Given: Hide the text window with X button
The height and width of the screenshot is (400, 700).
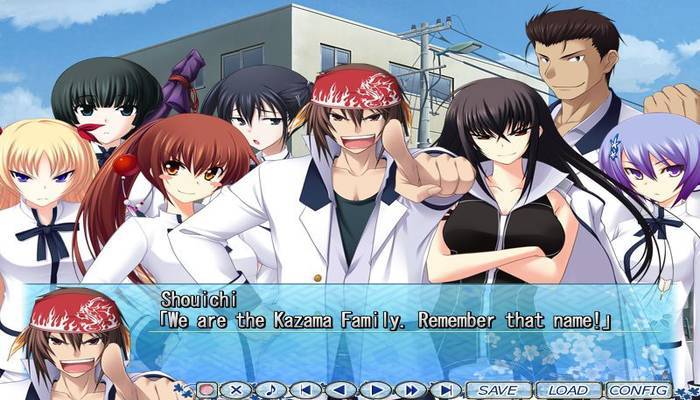Looking at the screenshot, I should pyautogui.click(x=236, y=389).
